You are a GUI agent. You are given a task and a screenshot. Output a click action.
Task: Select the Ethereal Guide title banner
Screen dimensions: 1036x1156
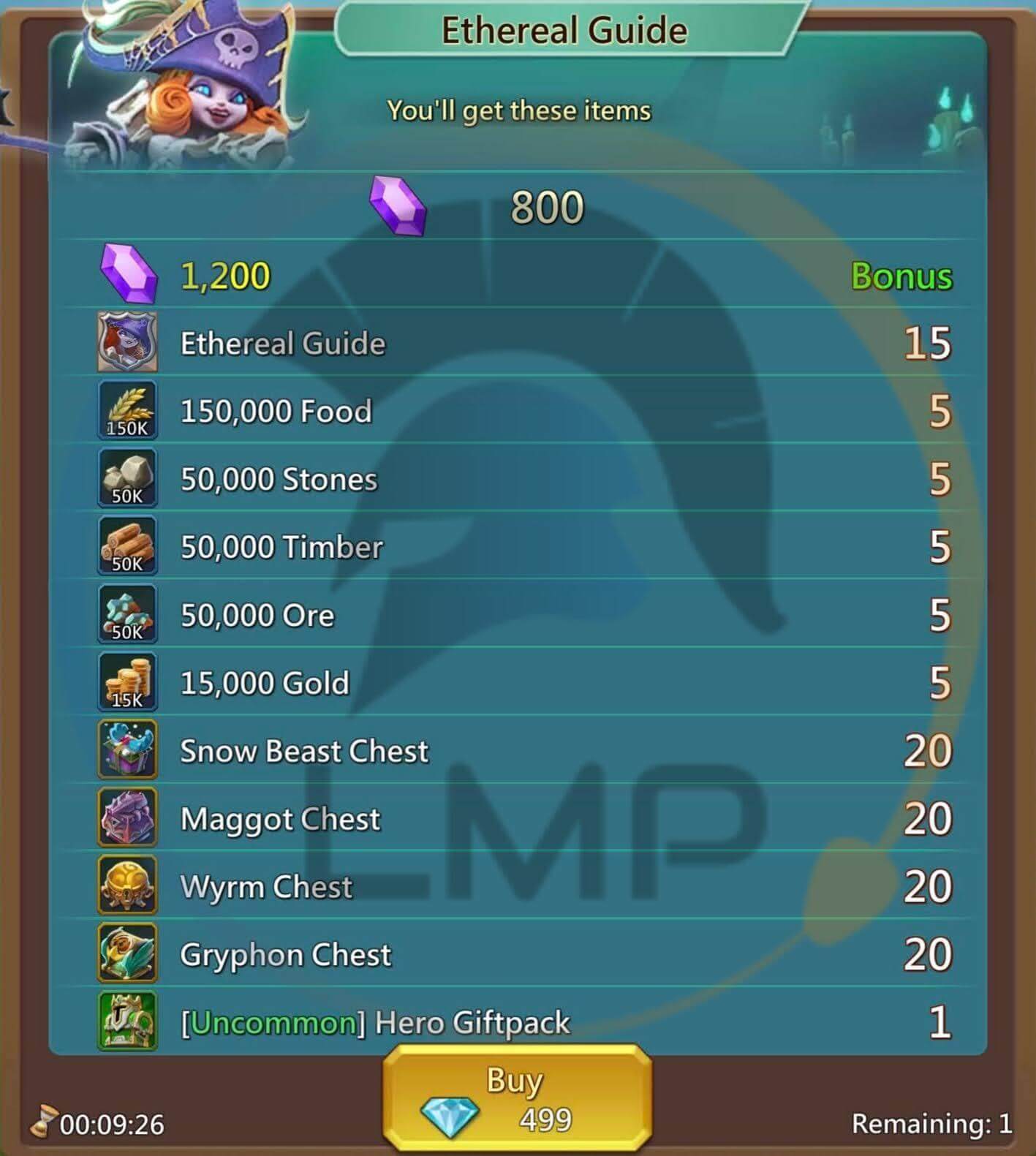pyautogui.click(x=564, y=29)
